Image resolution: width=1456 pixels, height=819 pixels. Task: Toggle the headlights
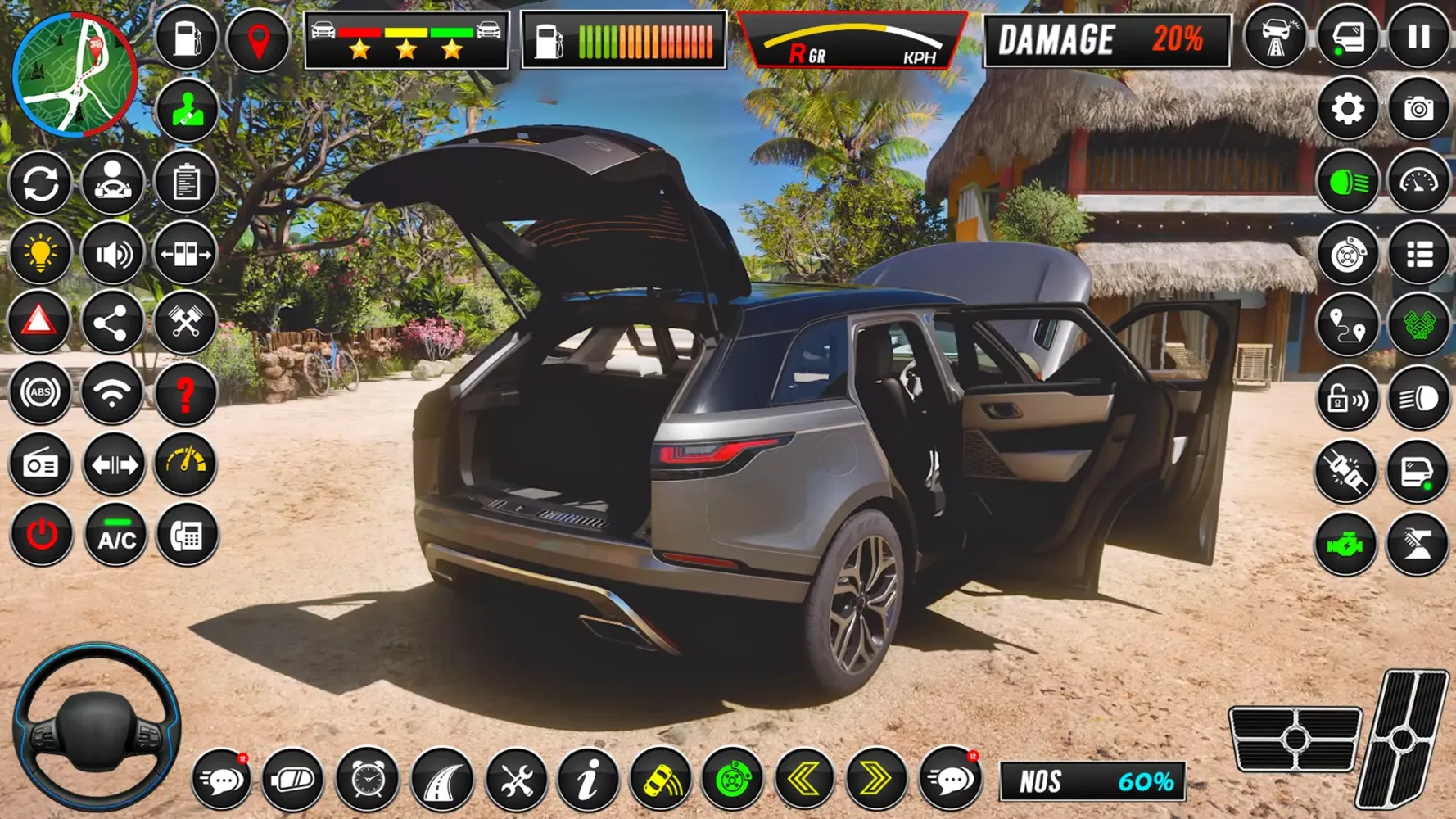tap(1348, 180)
